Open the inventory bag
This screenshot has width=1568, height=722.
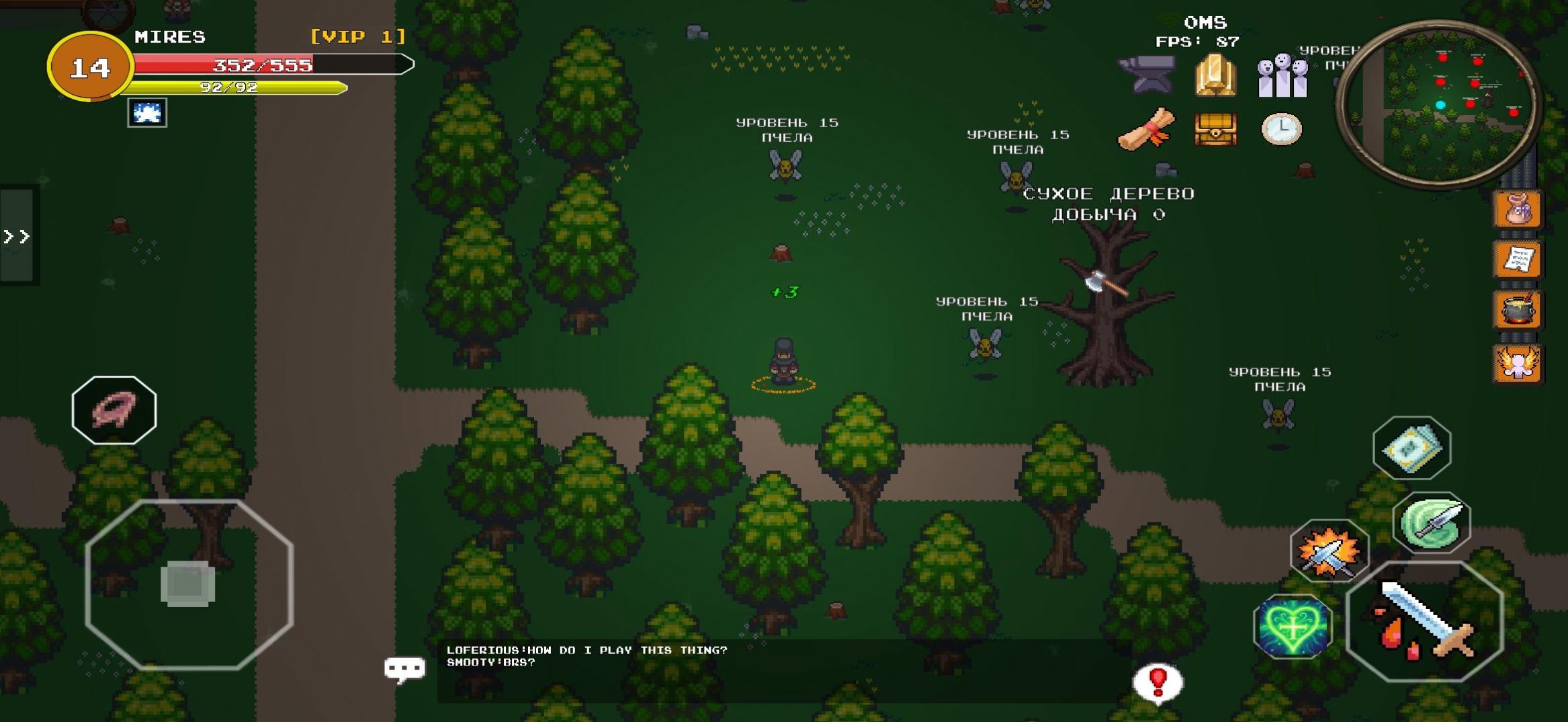1518,210
